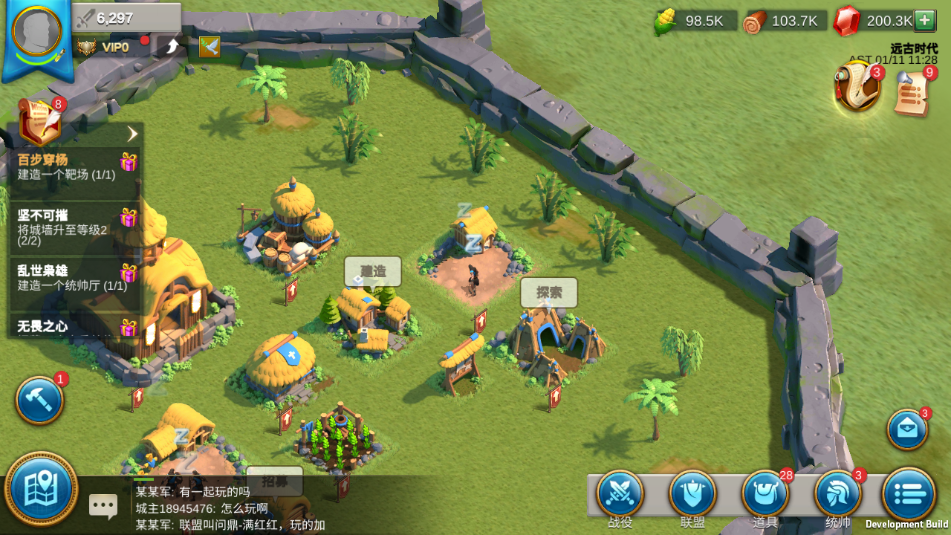
Task: Open the scroll-and-quill icon with badge 3
Action: coord(857,88)
